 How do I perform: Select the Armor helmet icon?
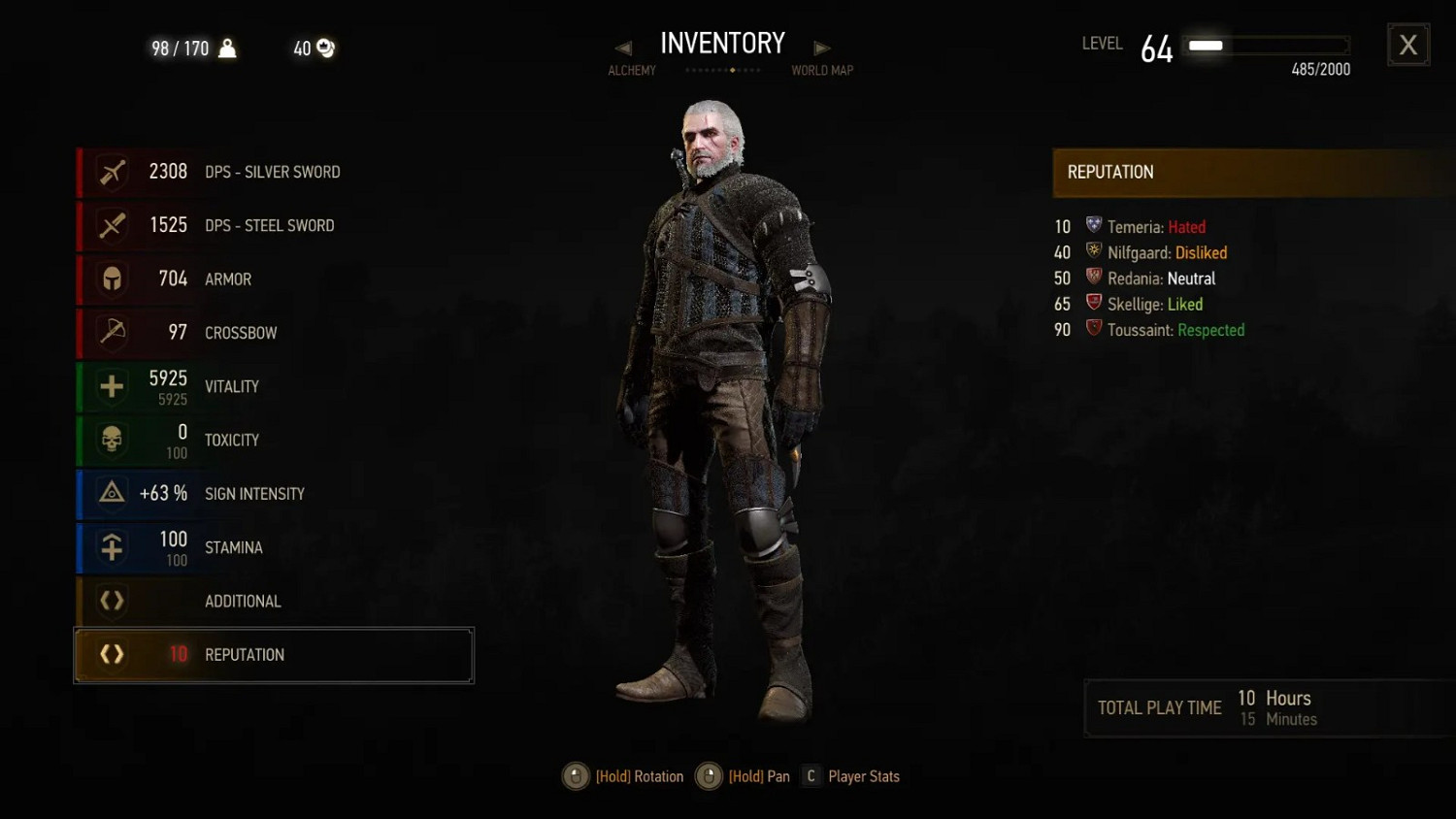111,279
